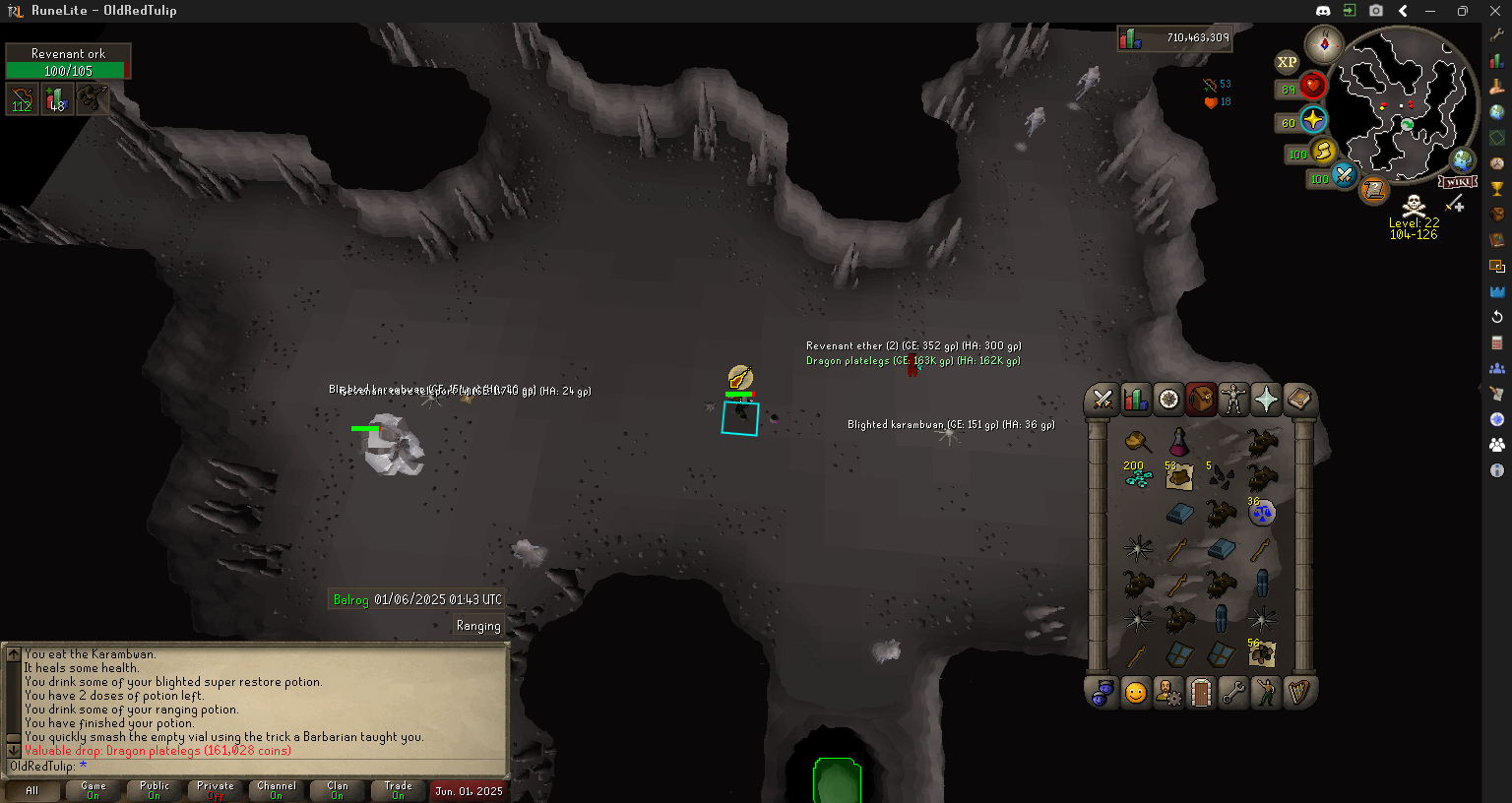Toggle the Quick-prayers orb
The width and height of the screenshot is (1512, 803).
pos(1313,120)
